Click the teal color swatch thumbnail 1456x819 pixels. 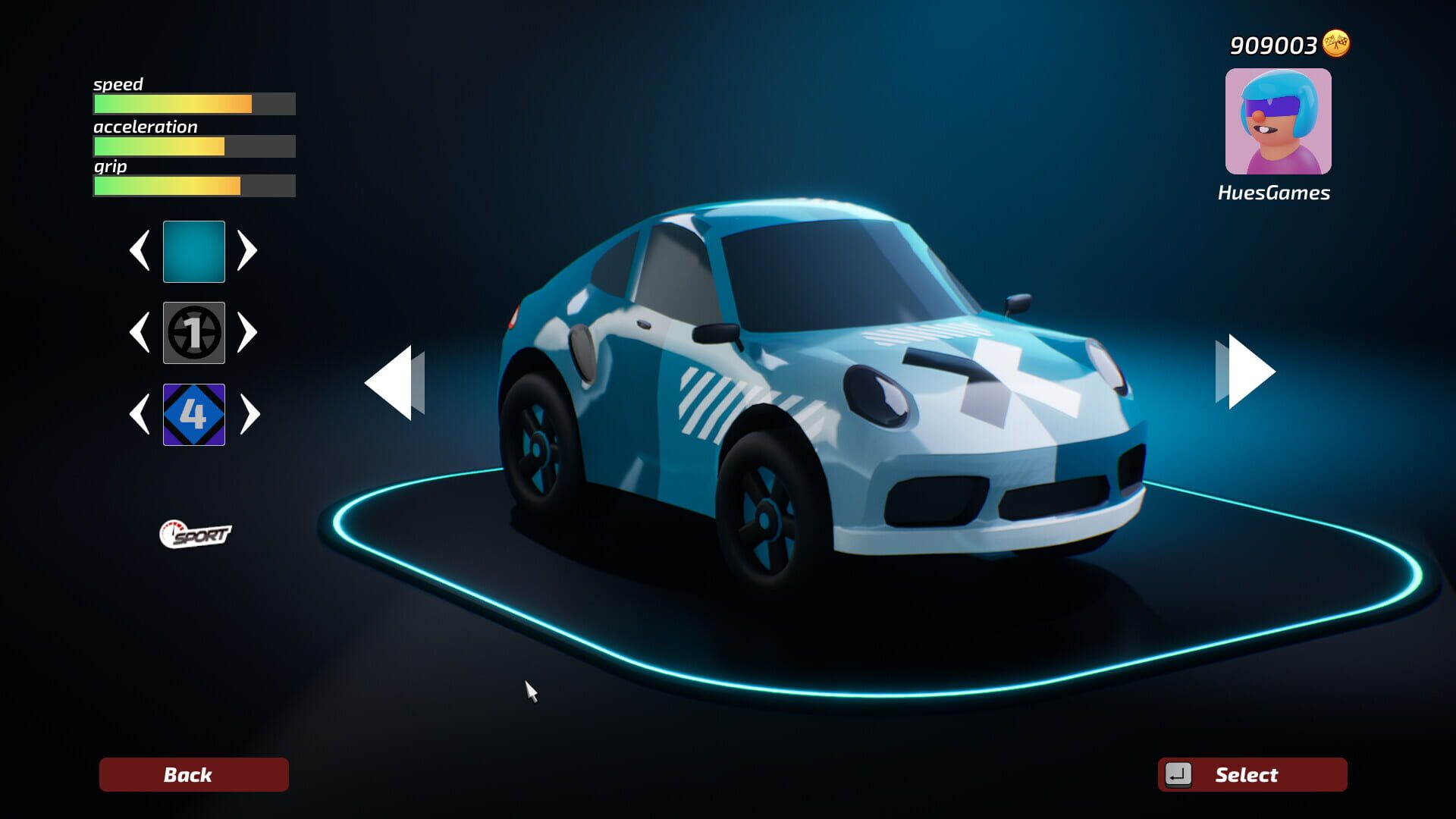coord(193,251)
